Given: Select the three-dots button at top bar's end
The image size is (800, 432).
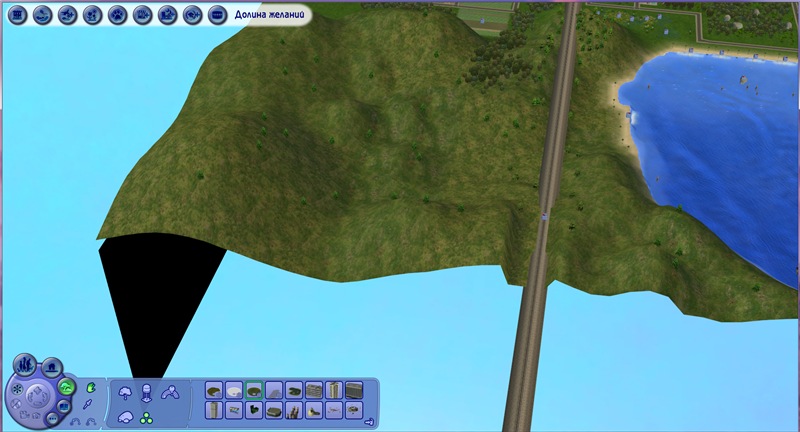Looking at the screenshot, I should pos(218,15).
